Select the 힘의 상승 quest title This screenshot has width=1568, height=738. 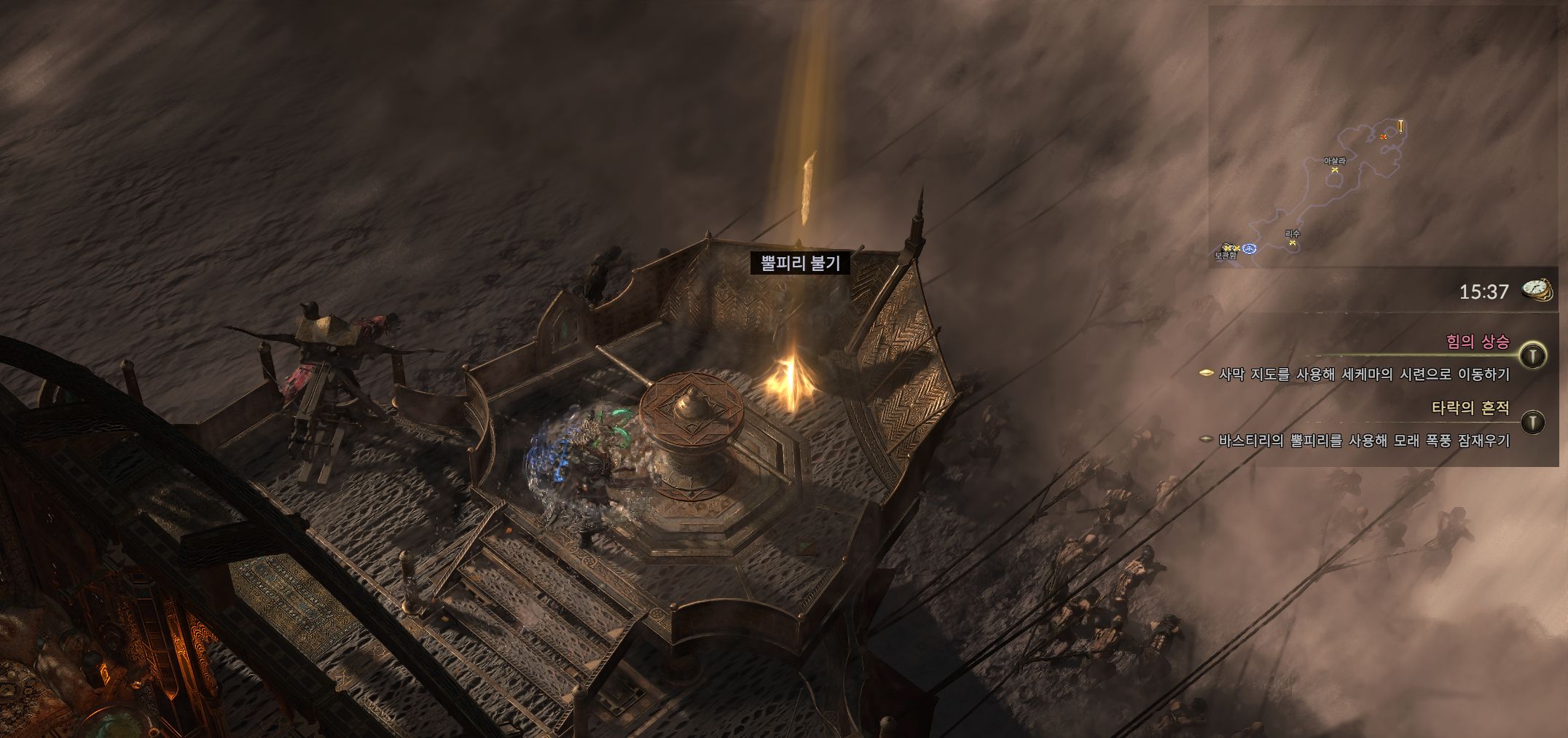(1478, 342)
